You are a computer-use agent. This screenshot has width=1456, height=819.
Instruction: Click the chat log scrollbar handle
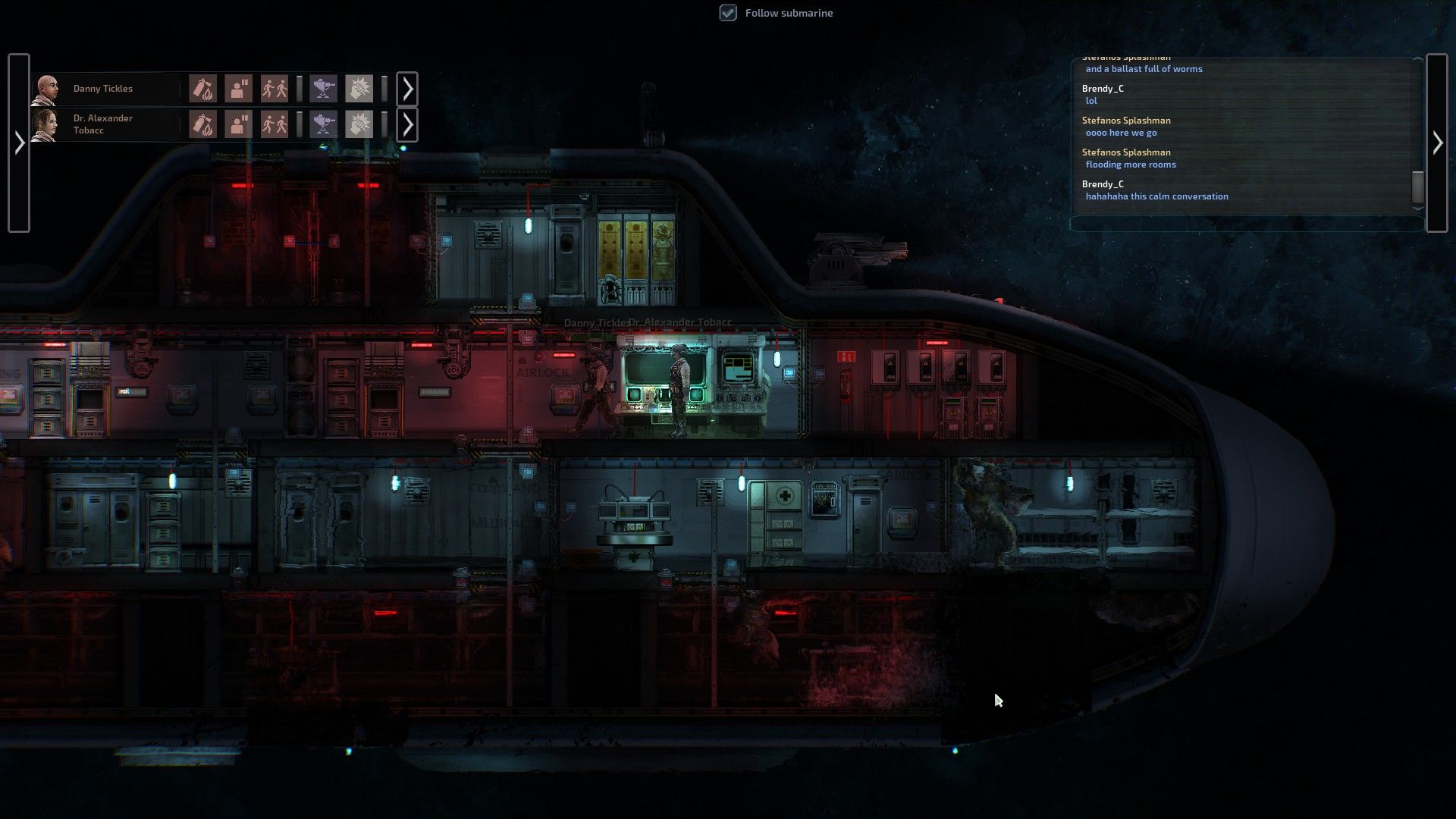1417,187
